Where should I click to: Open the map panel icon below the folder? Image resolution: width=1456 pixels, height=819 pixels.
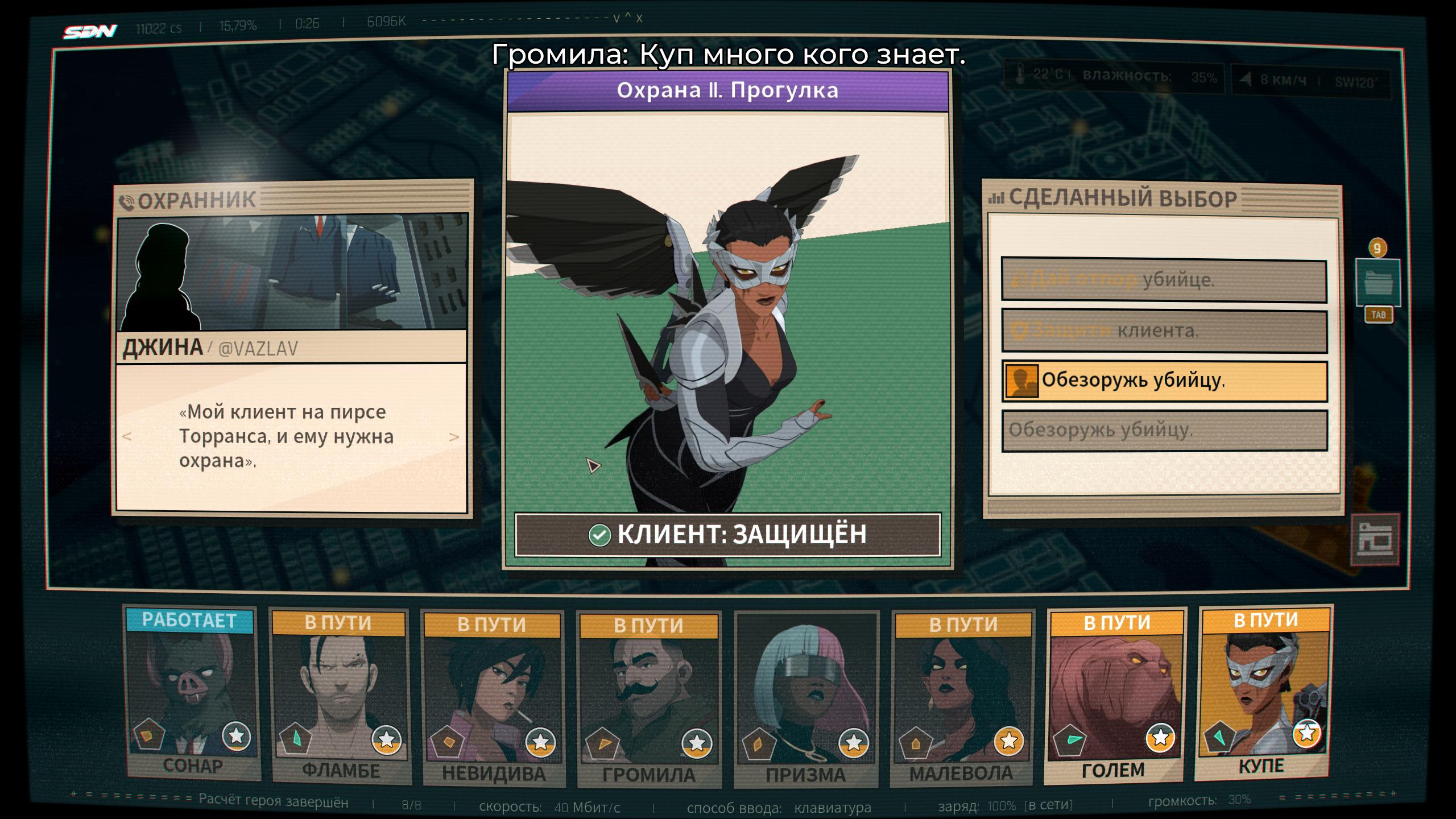point(1375,540)
